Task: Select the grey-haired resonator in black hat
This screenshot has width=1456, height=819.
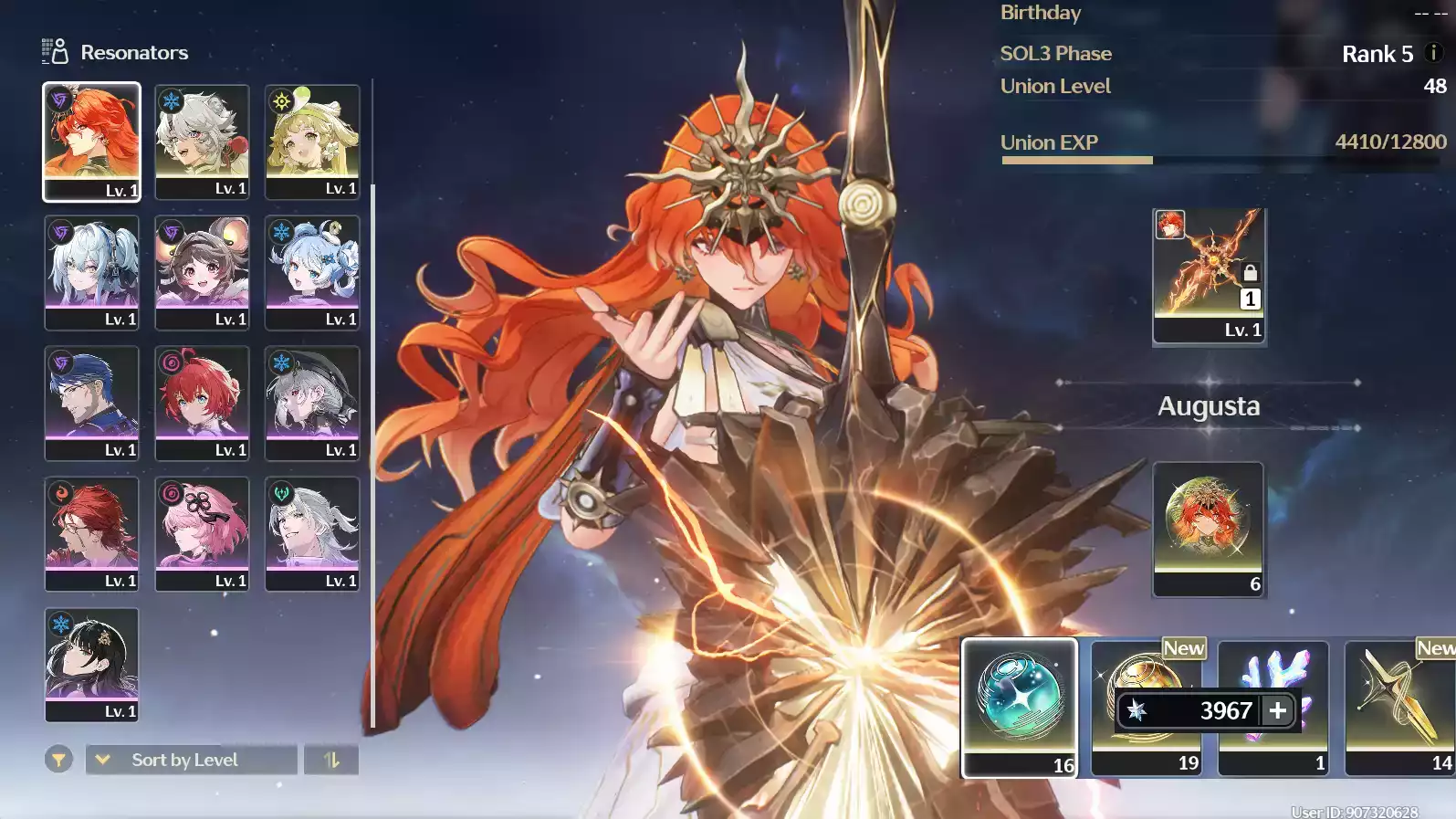Action: tap(312, 402)
